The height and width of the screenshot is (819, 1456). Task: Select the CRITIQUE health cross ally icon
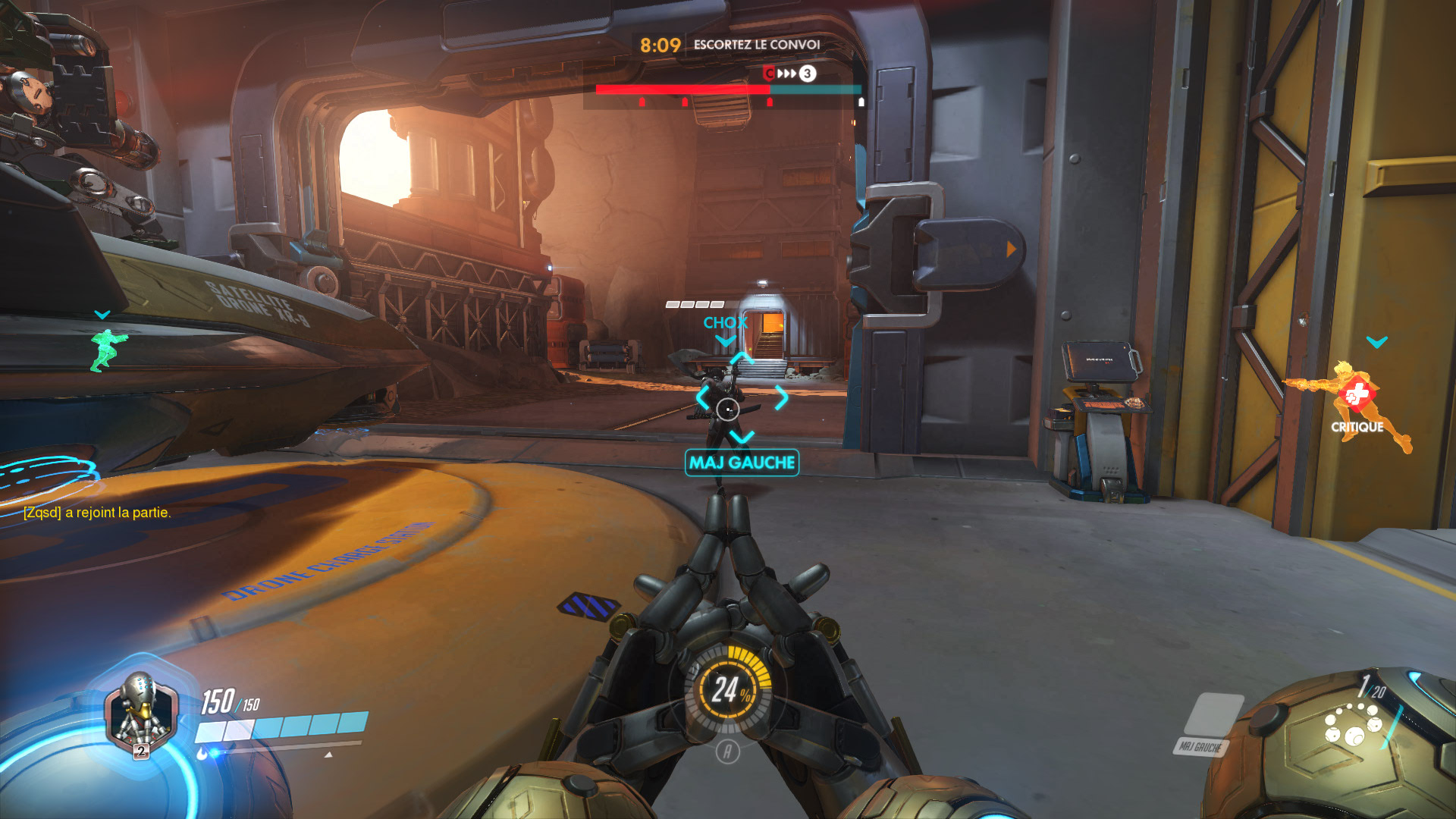1357,394
